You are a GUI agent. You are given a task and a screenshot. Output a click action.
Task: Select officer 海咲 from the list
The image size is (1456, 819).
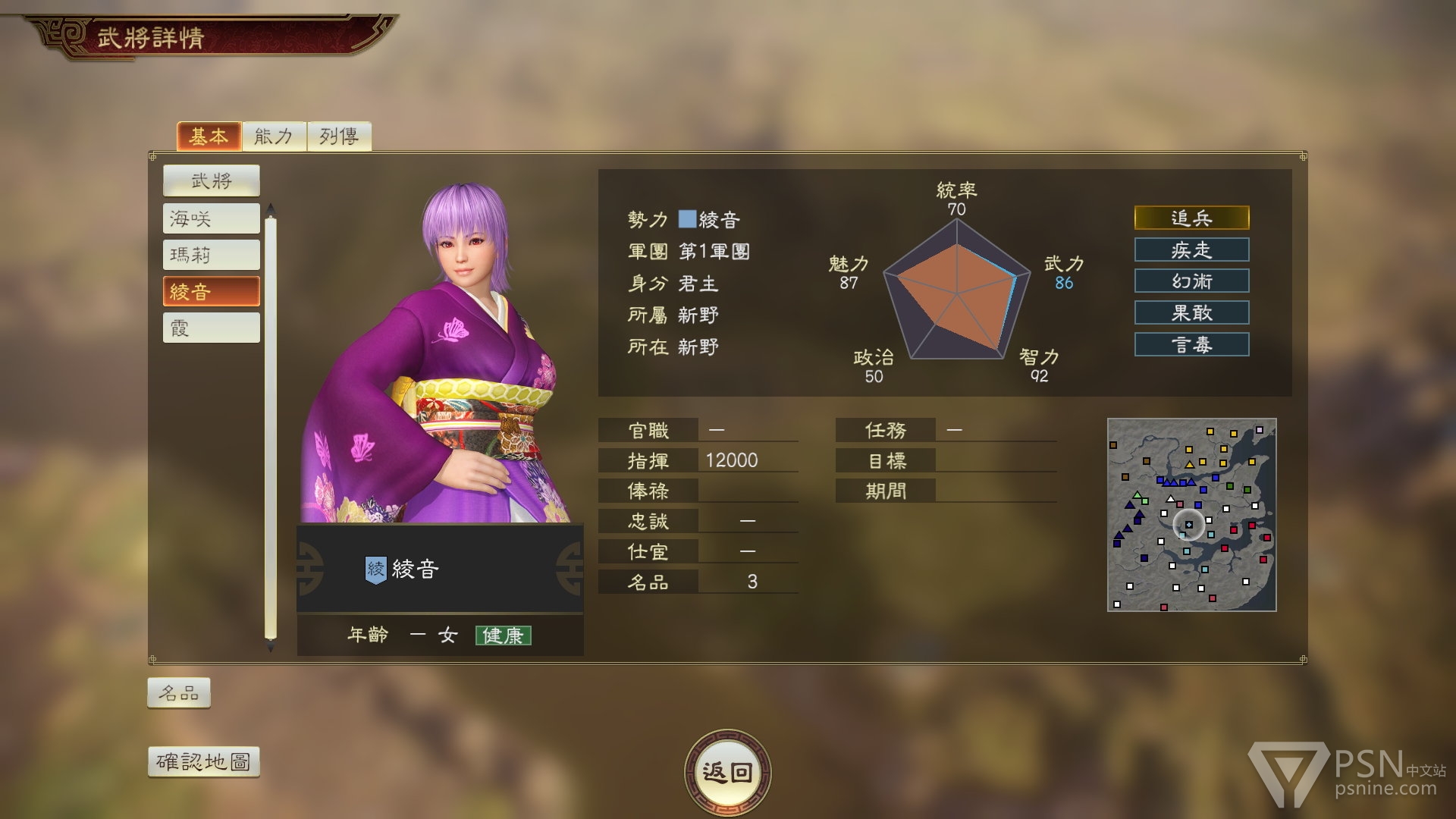click(x=211, y=219)
